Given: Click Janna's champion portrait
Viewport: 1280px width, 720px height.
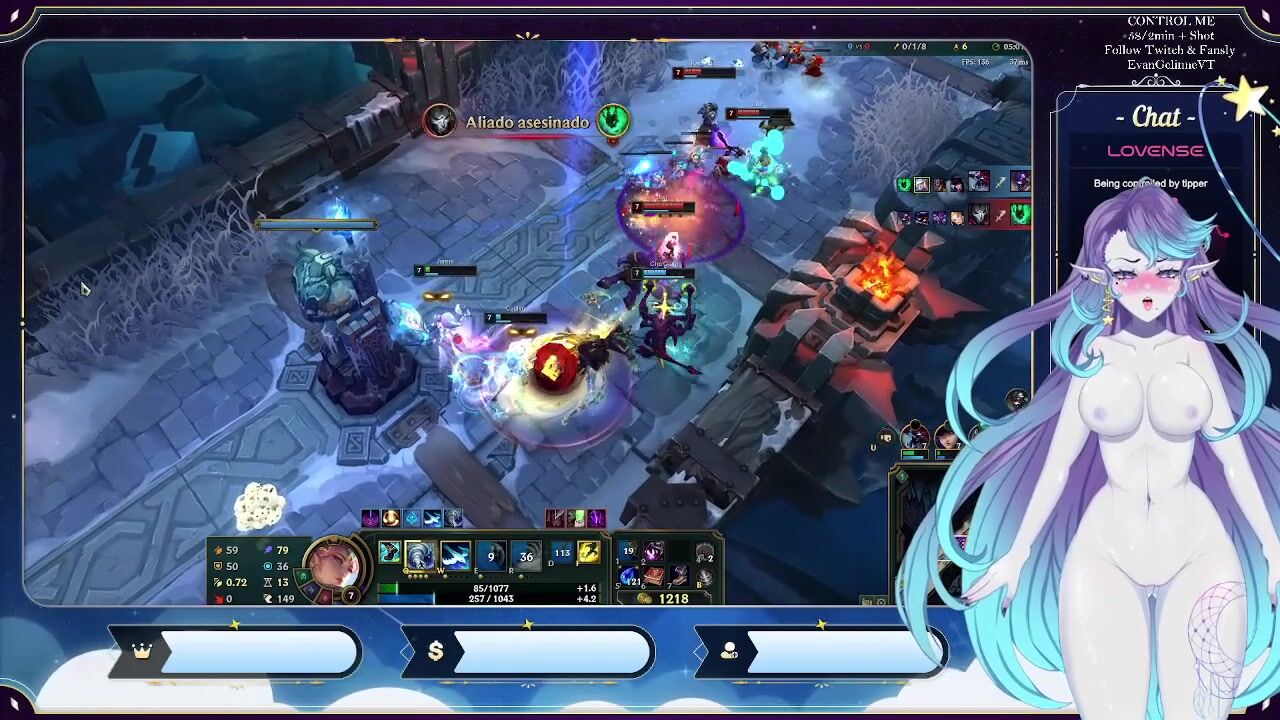Looking at the screenshot, I should click(x=333, y=566).
